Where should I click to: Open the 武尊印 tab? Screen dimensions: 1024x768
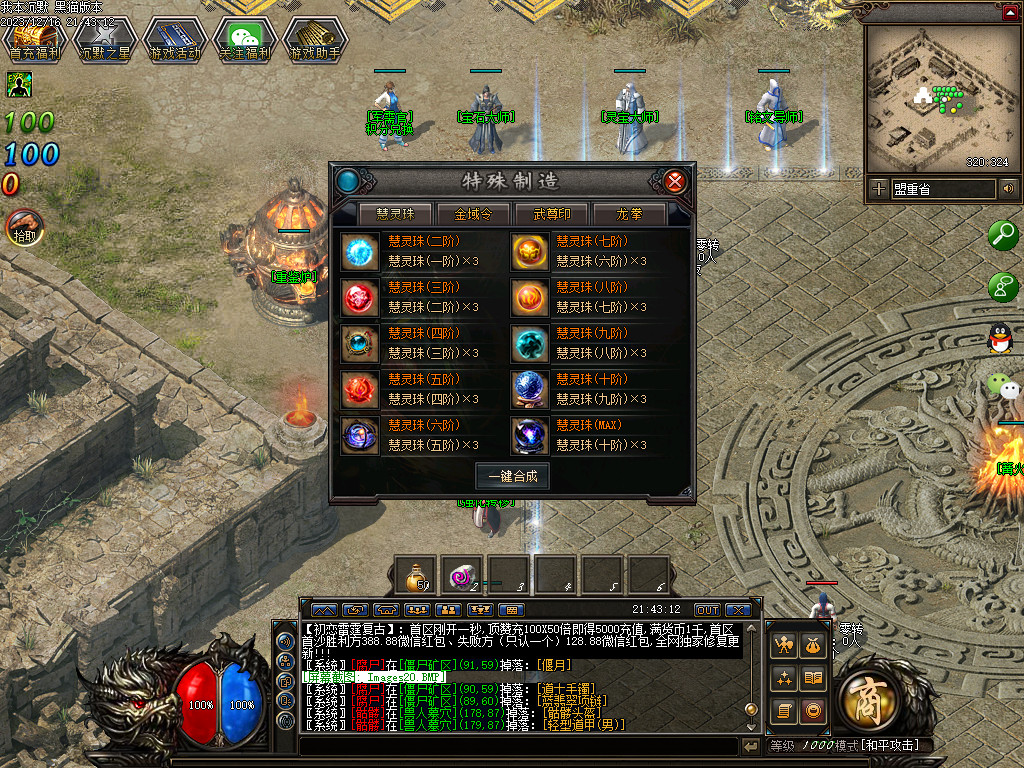pyautogui.click(x=552, y=214)
